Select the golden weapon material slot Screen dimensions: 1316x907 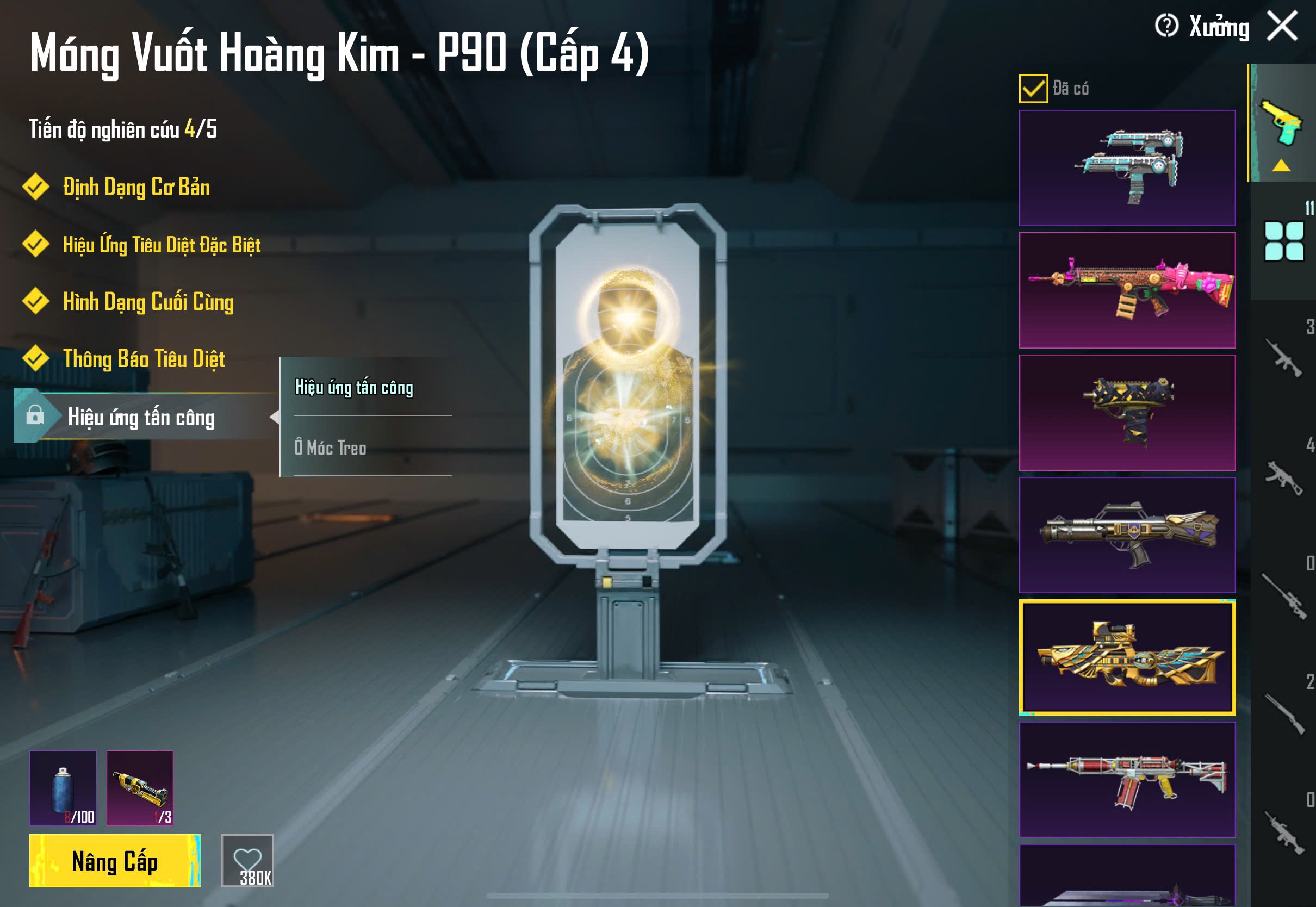140,788
